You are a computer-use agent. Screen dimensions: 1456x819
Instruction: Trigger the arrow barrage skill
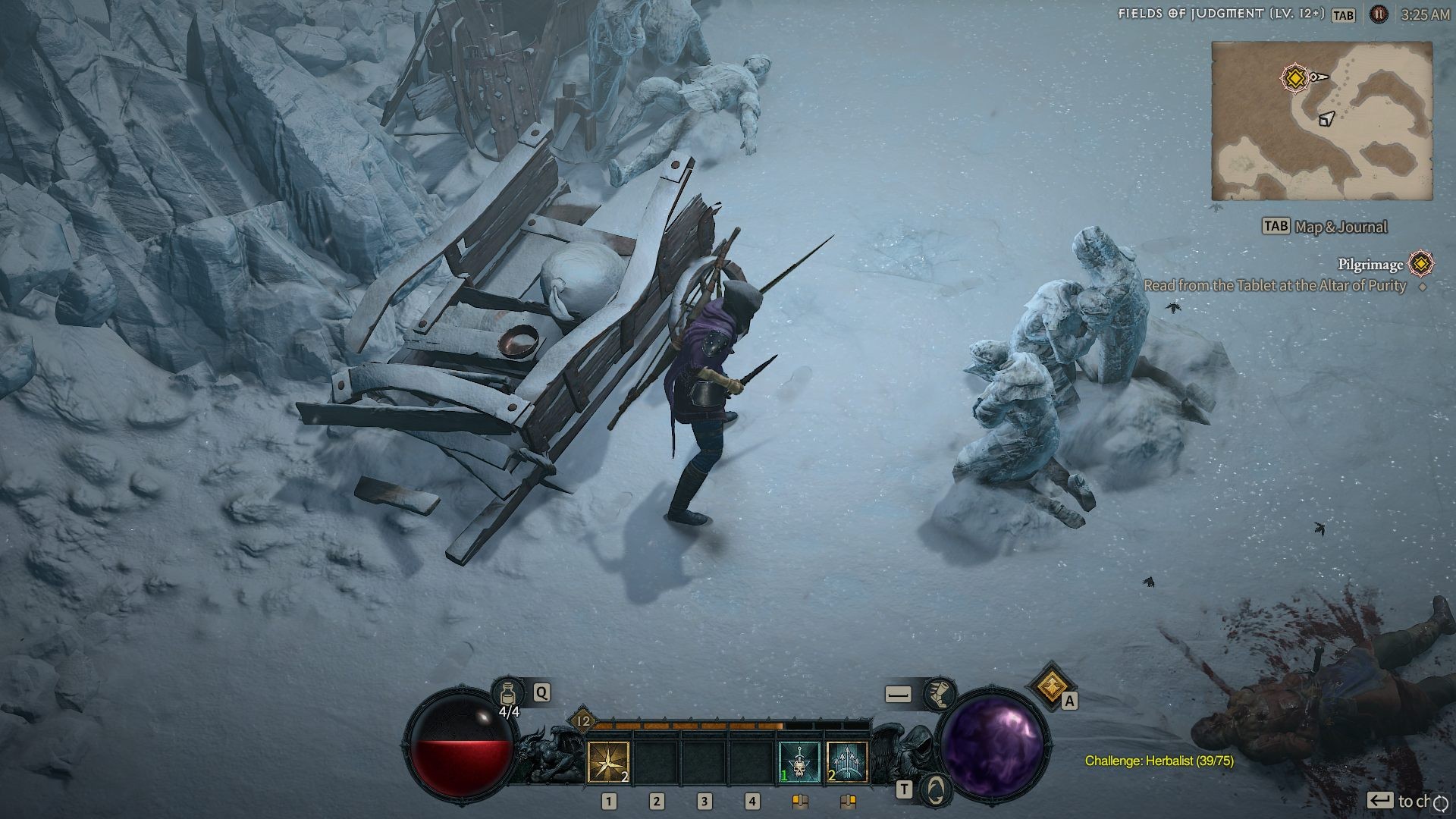(x=847, y=762)
